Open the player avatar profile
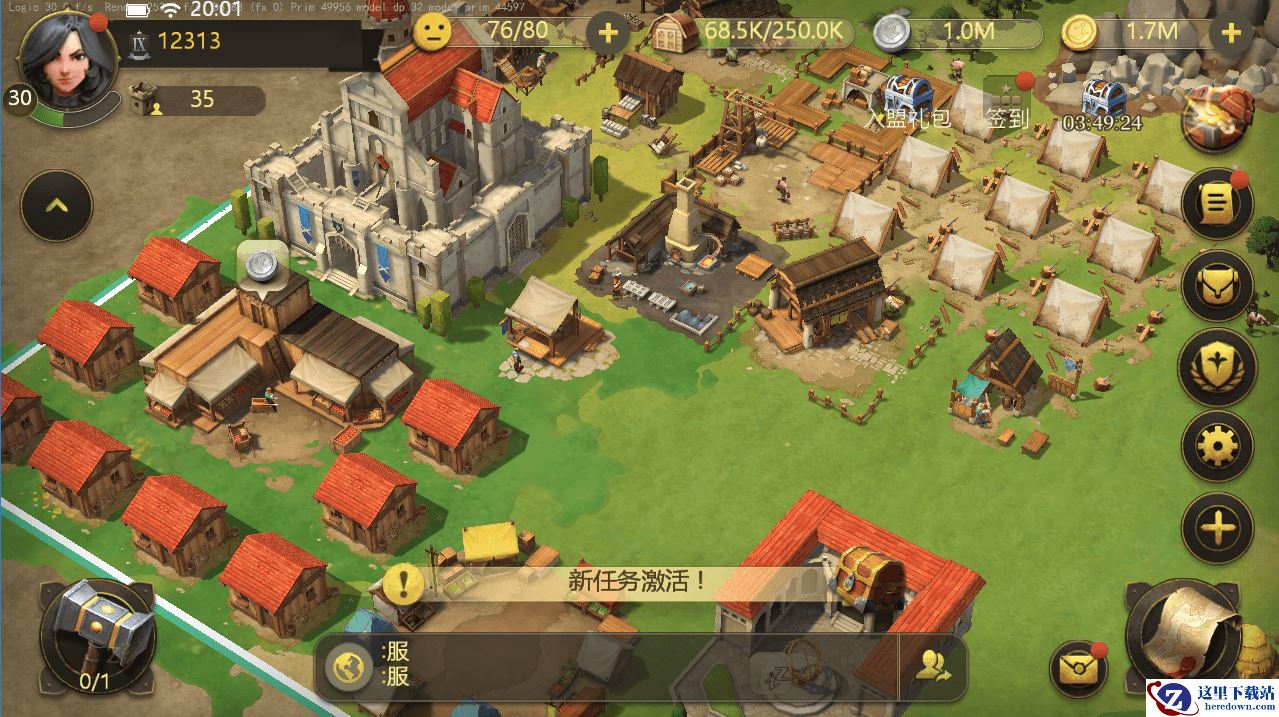This screenshot has height=717, width=1279. [x=63, y=58]
